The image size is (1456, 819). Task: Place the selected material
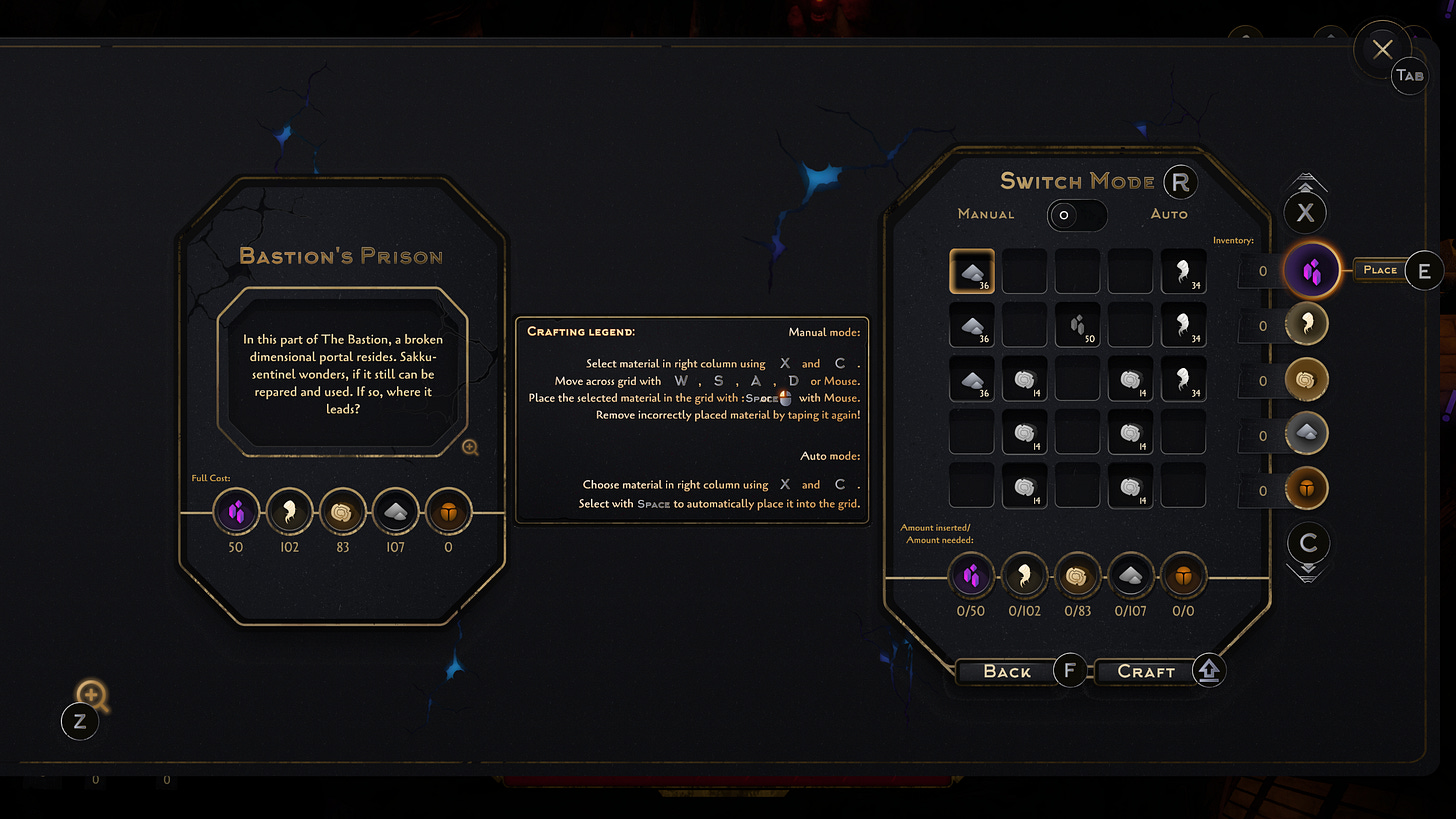pyautogui.click(x=1380, y=270)
